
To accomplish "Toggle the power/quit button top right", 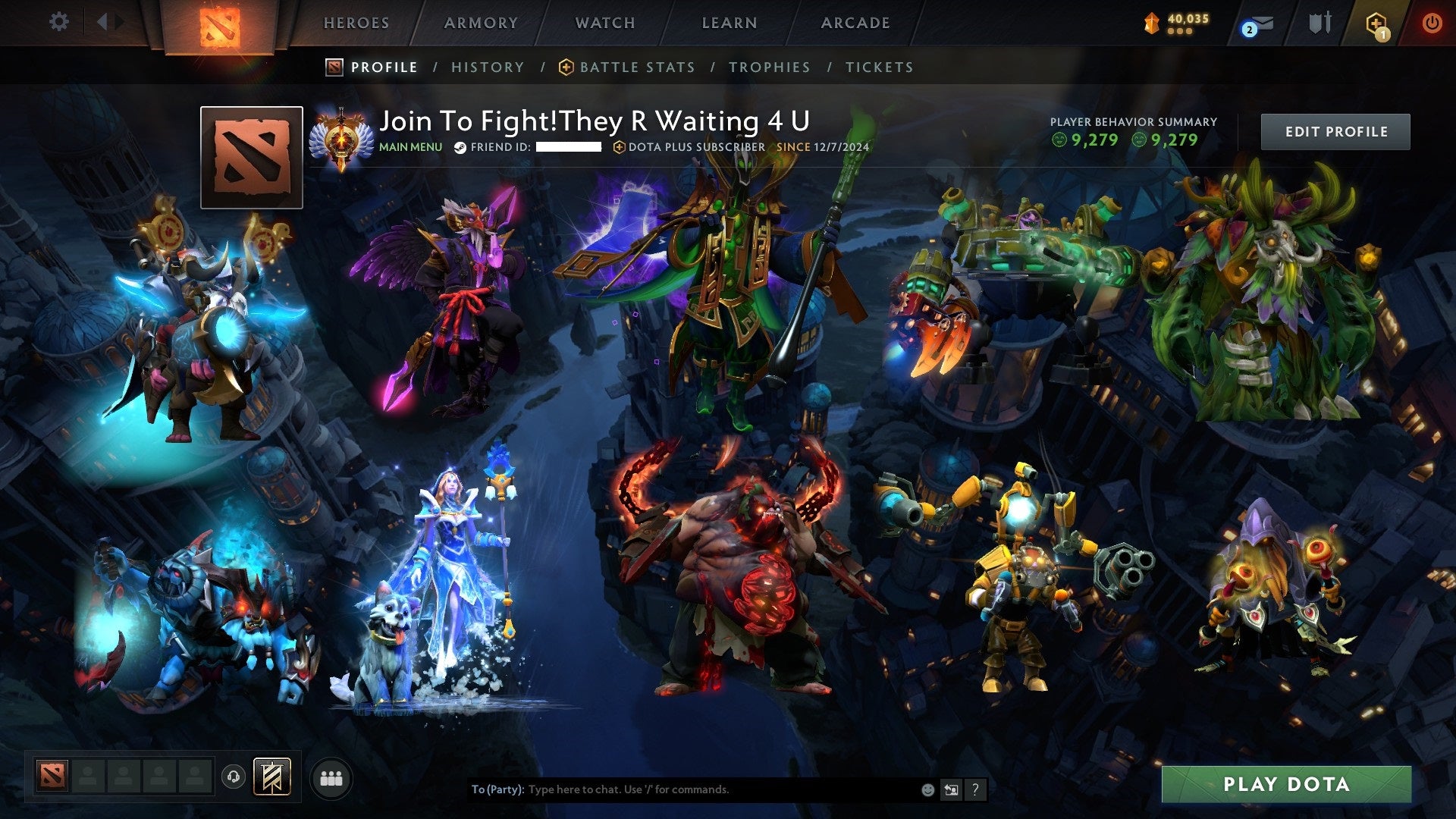I will 1432,23.
